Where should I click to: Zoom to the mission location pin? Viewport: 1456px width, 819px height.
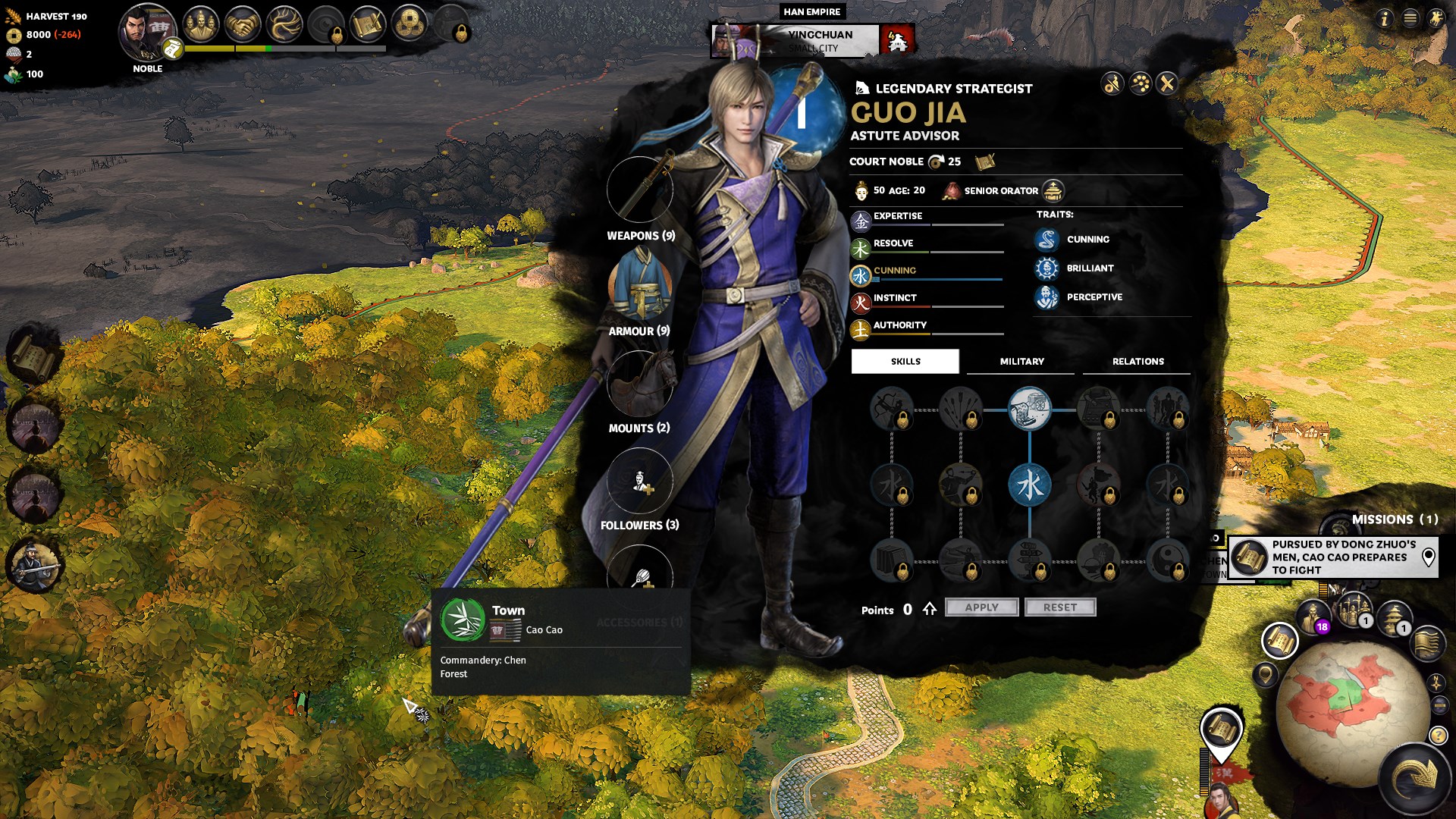pos(1428,557)
